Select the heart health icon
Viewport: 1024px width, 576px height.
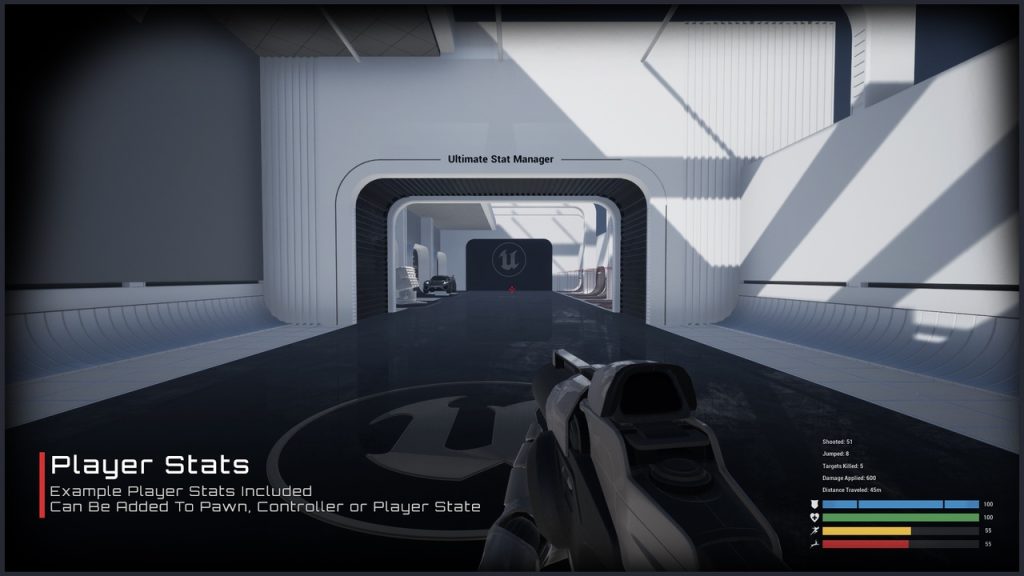[x=814, y=518]
